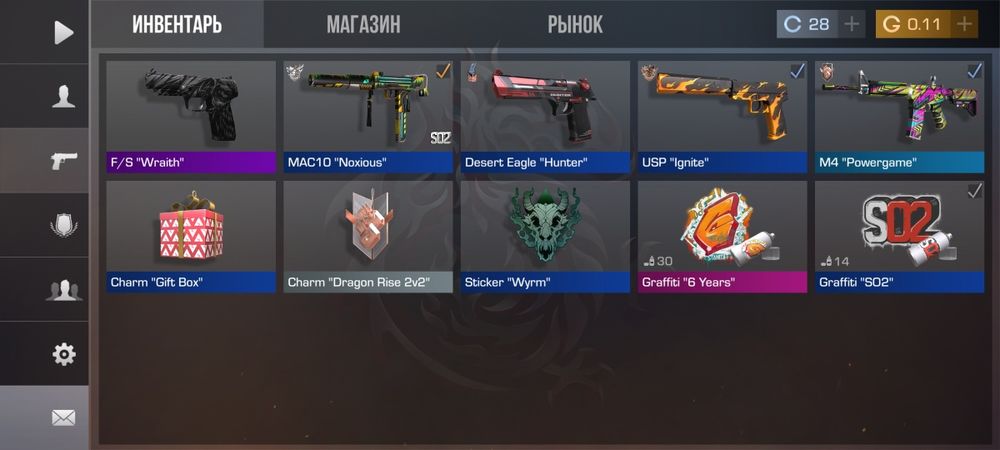The image size is (1000, 450).
Task: Pick the USP "Ignite" skin
Action: point(722,116)
